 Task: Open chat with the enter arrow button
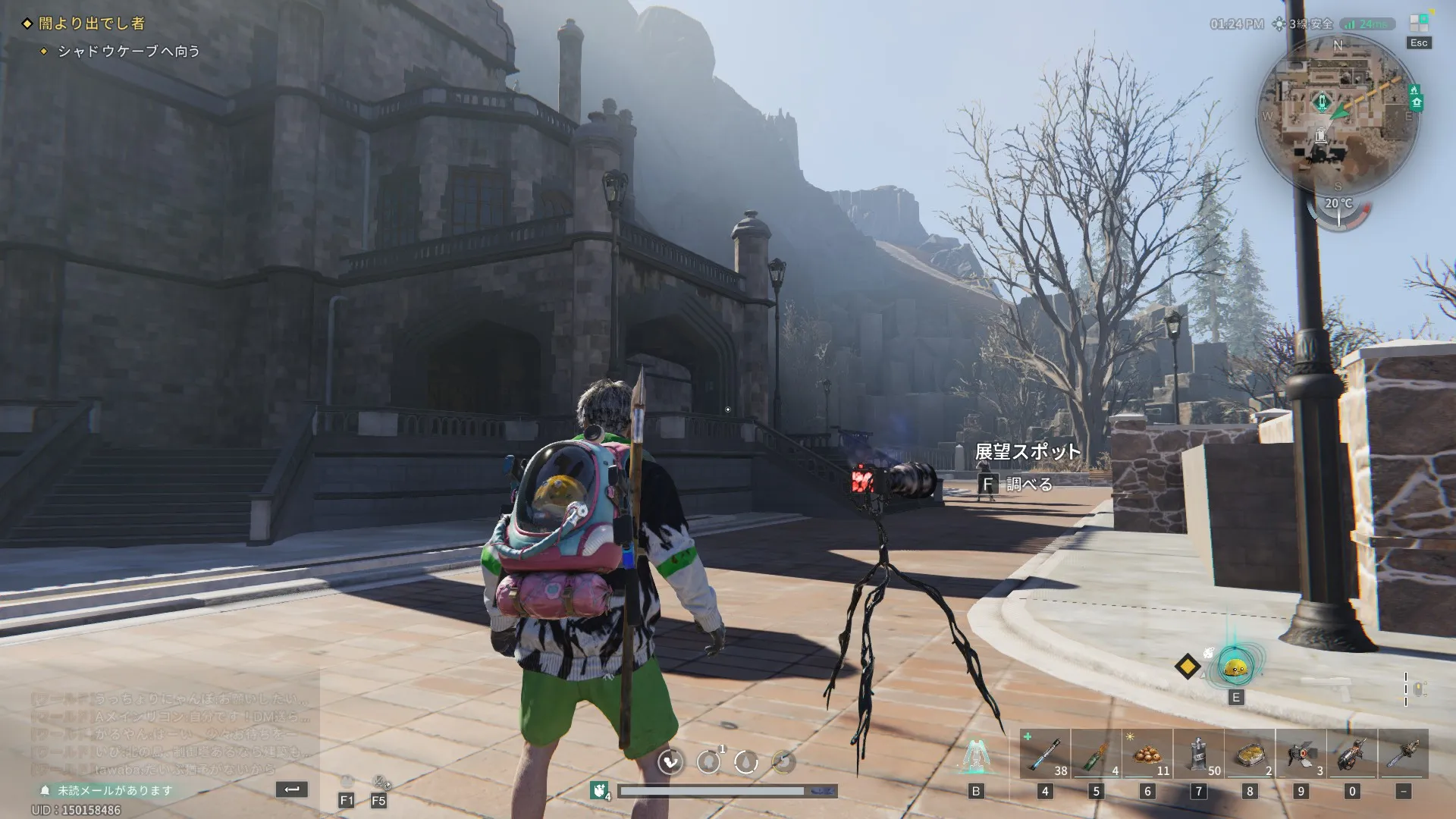pos(292,789)
